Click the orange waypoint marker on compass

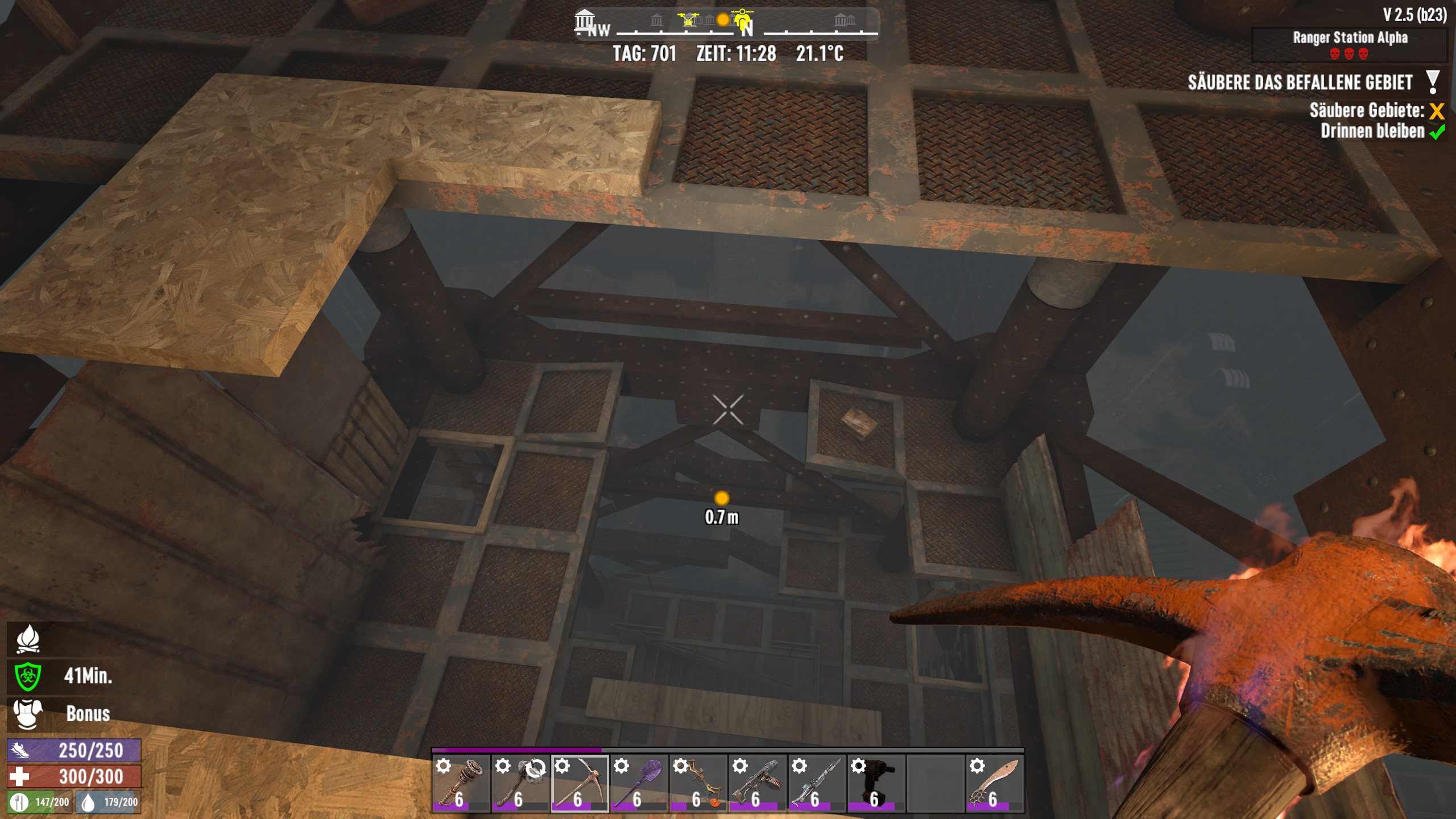[723, 20]
